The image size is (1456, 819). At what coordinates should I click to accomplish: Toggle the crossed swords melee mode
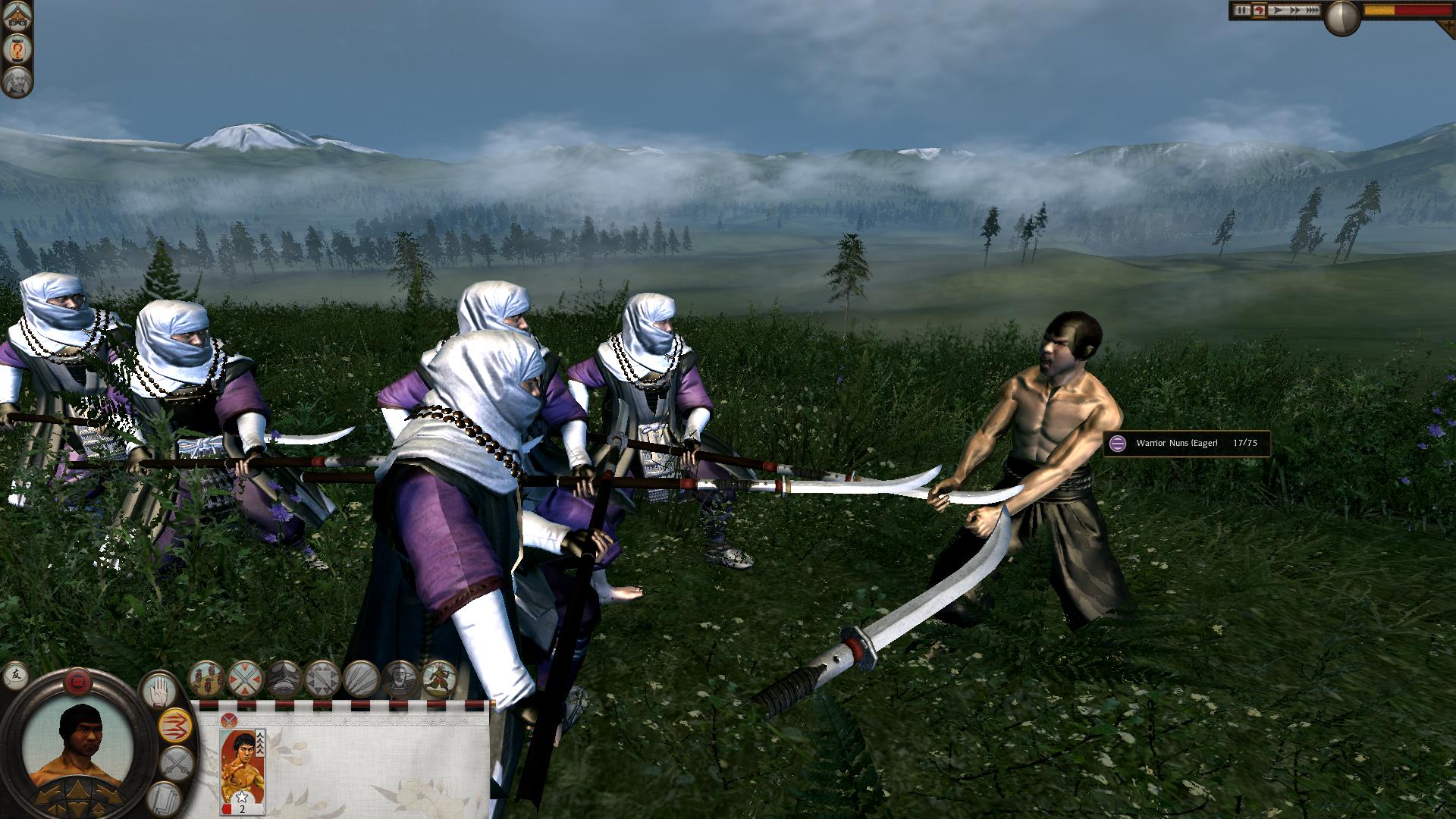coord(177,764)
